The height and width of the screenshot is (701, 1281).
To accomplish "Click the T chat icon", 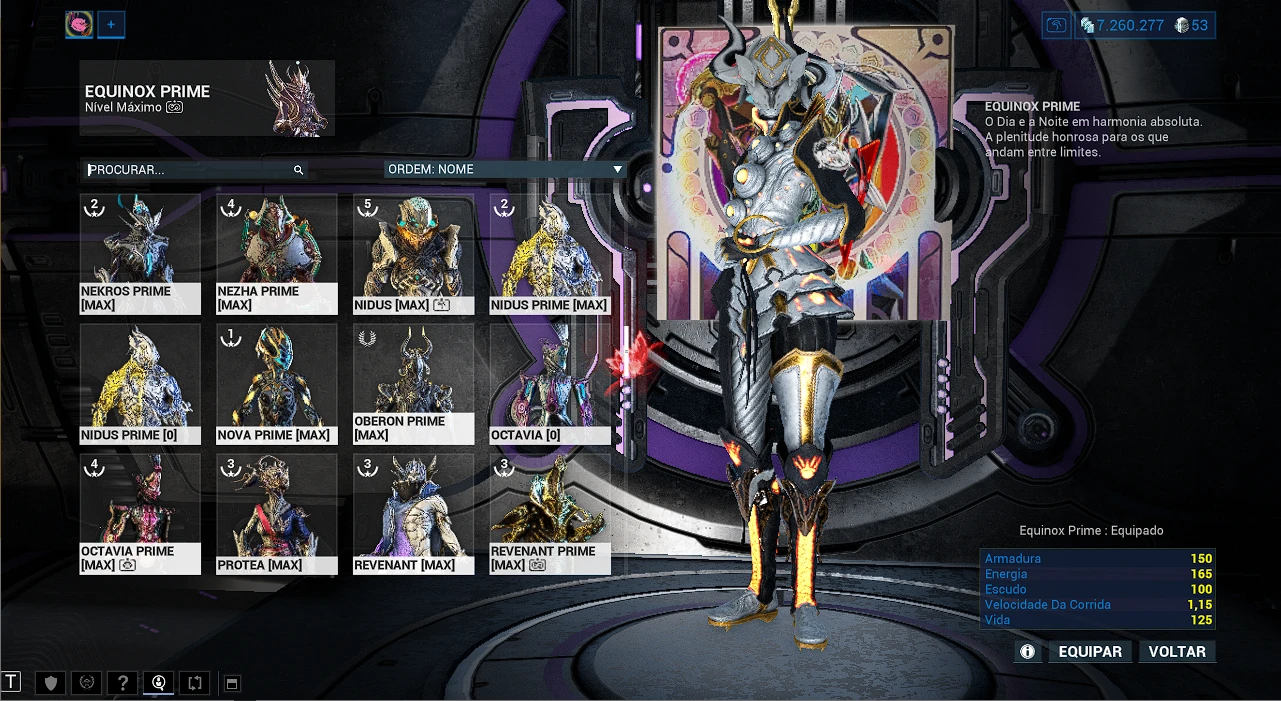I will [11, 682].
